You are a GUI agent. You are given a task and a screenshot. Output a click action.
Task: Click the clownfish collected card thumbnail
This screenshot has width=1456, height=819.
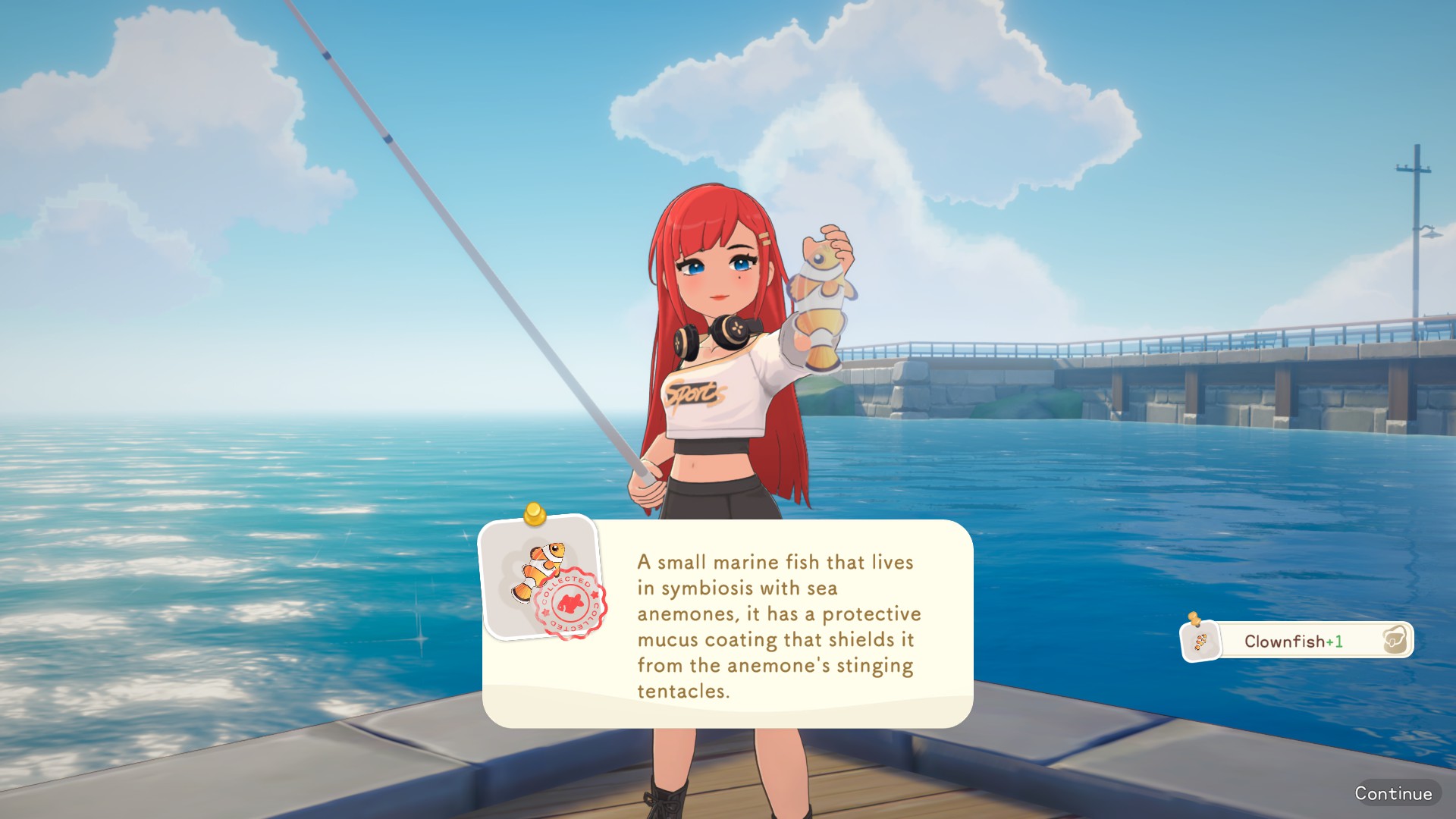pyautogui.click(x=542, y=578)
